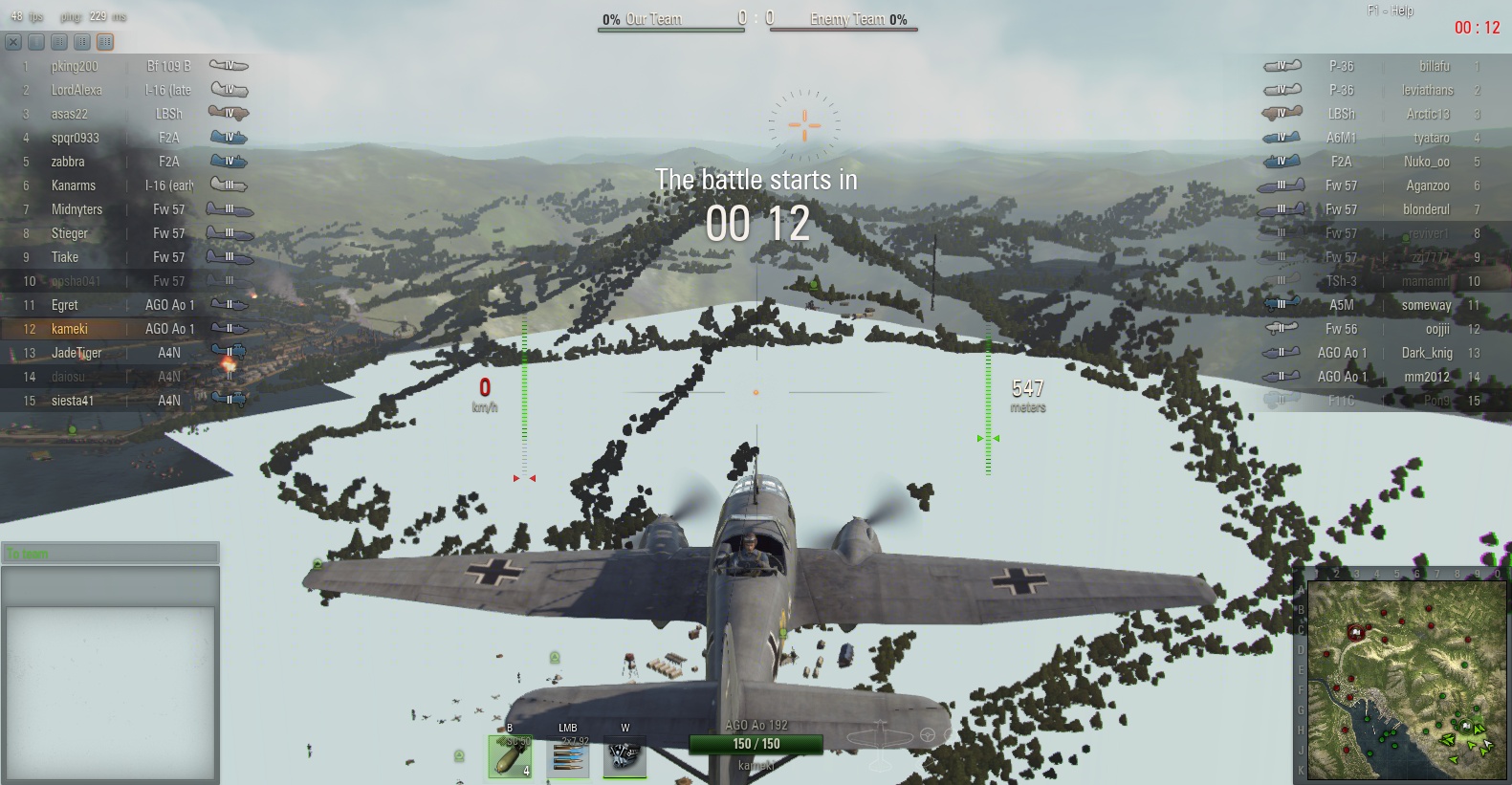Select the 2x7.92 machine gun ammo slot
The height and width of the screenshot is (785, 1512).
[568, 756]
